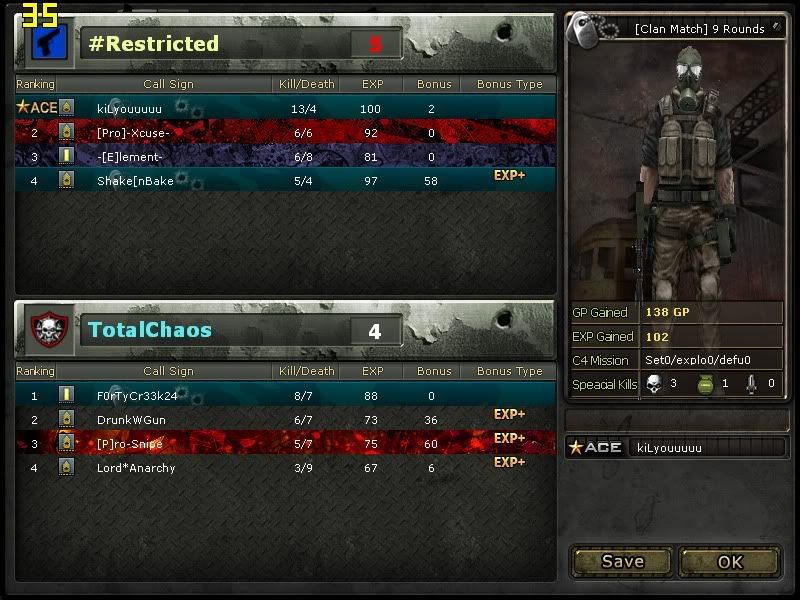The width and height of the screenshot is (800, 600).
Task: Select the Lord*Anarchy player row
Action: [285, 467]
